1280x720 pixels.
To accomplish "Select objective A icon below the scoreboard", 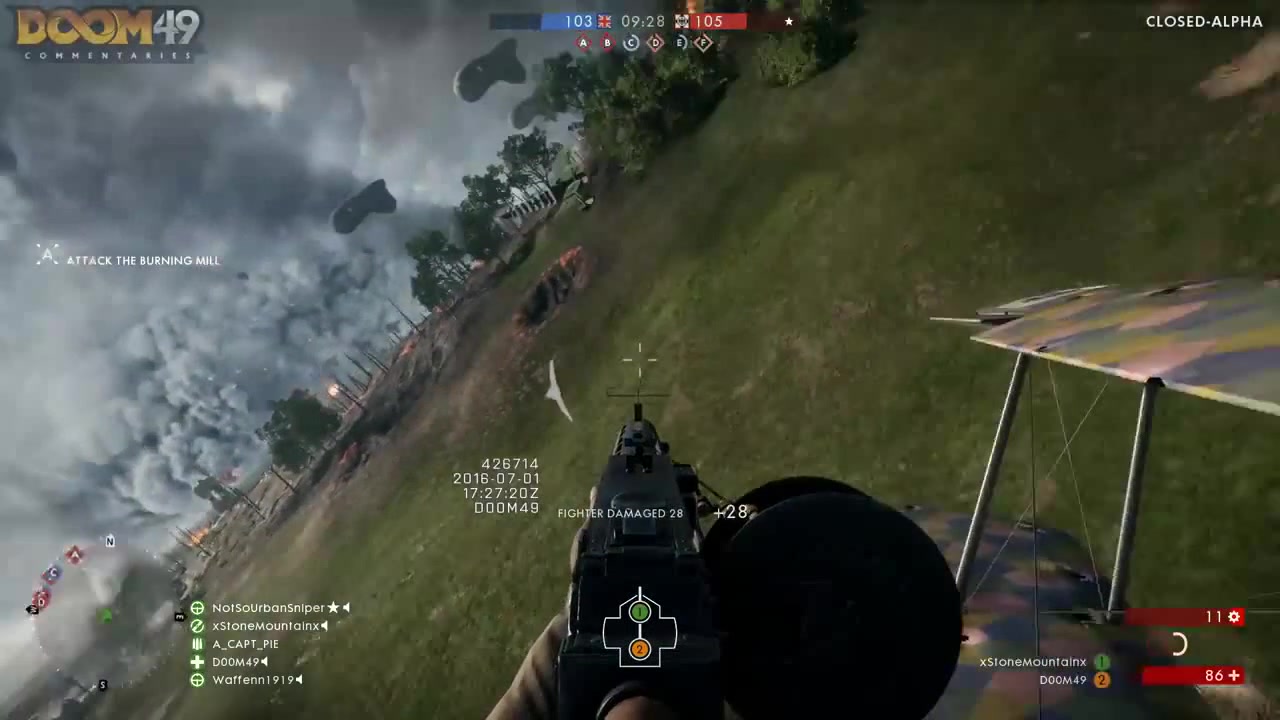I will [x=585, y=42].
